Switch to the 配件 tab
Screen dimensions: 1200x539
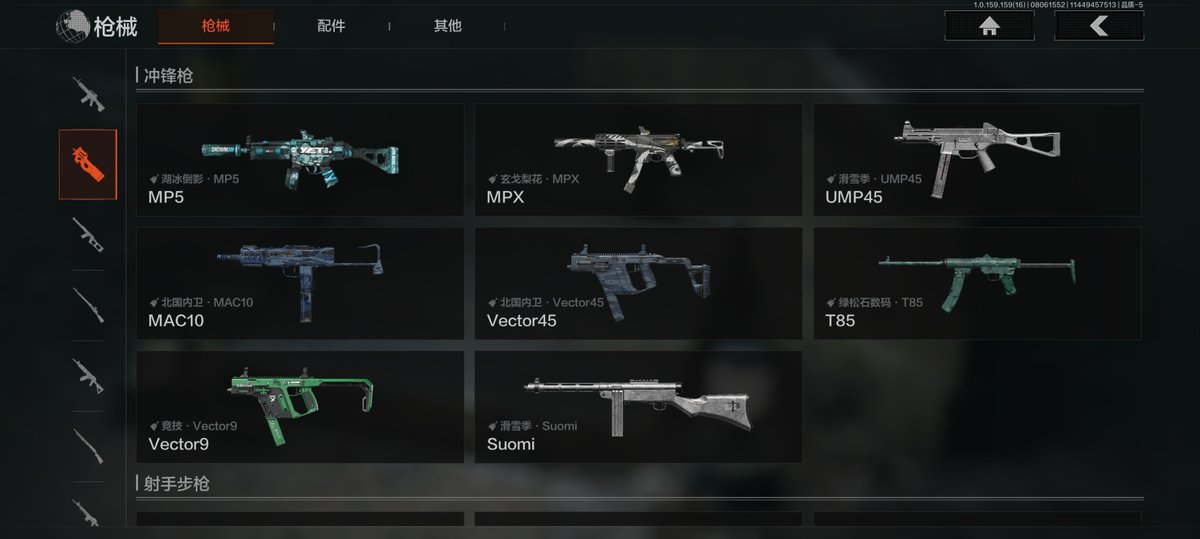(x=331, y=26)
